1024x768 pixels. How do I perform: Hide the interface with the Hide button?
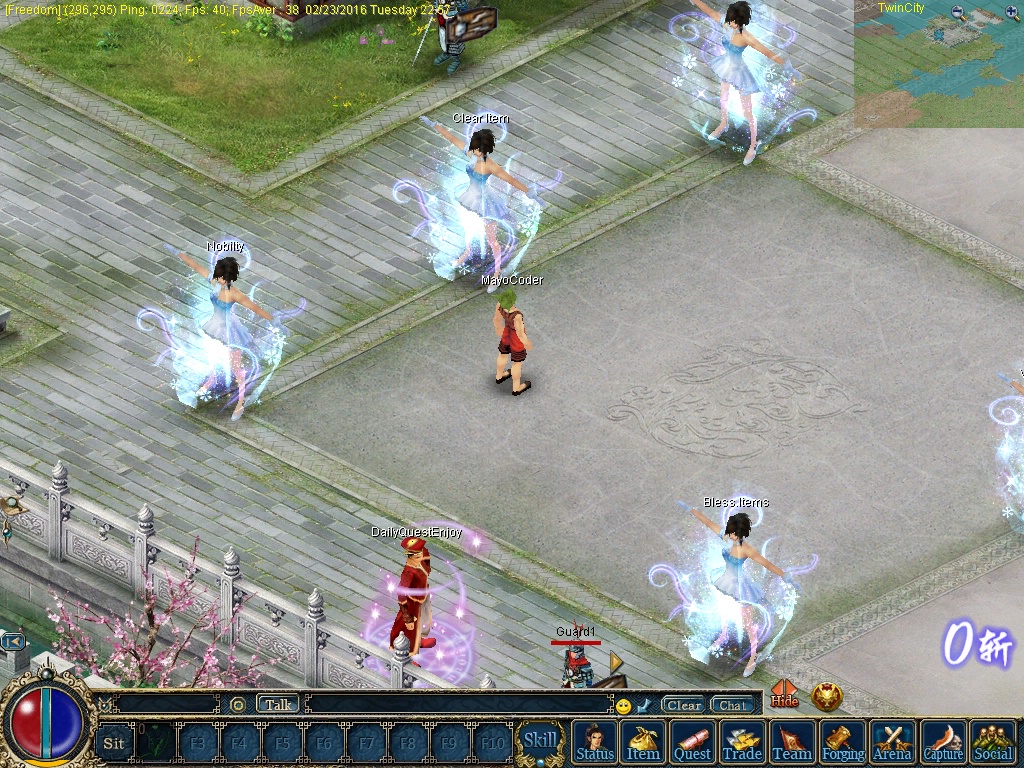click(785, 694)
